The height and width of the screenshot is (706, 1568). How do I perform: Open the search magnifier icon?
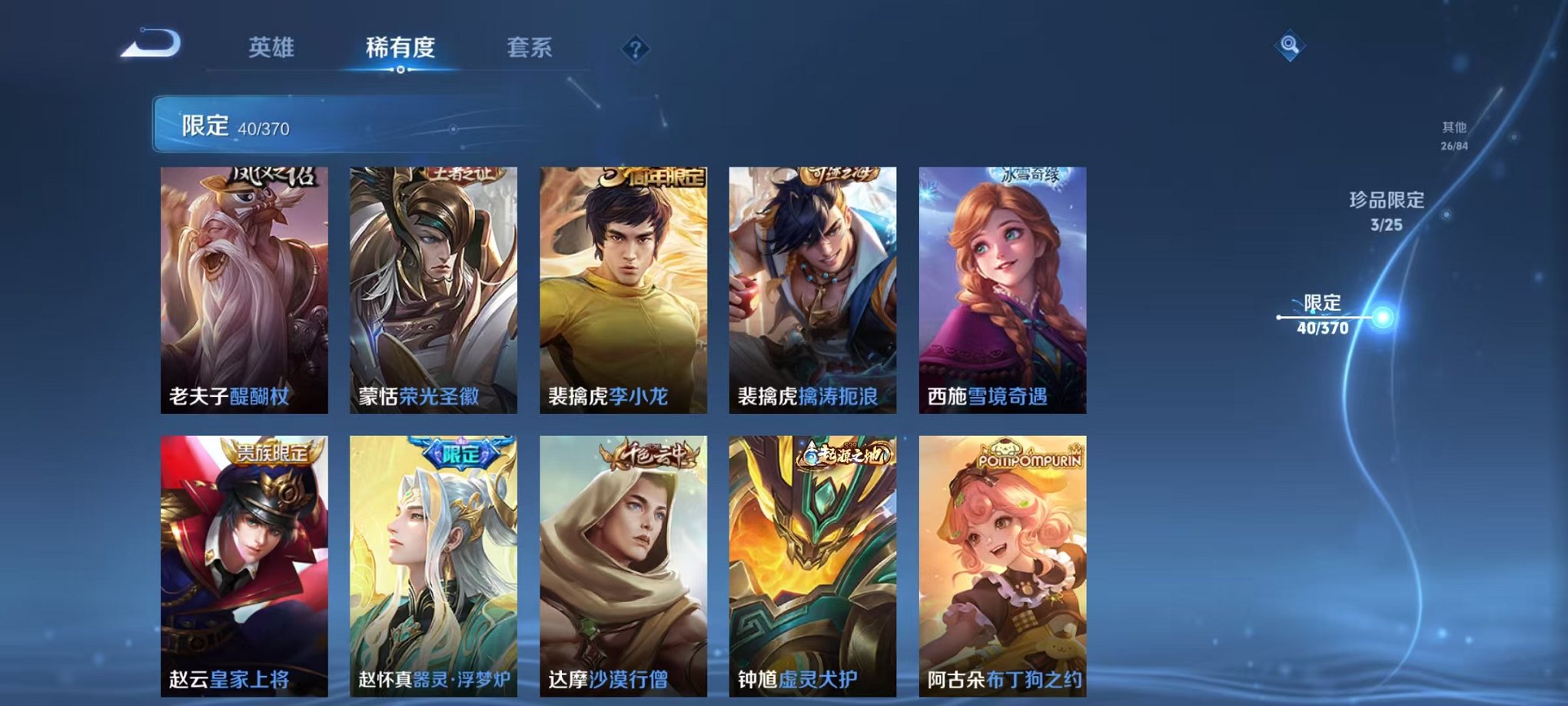1288,46
